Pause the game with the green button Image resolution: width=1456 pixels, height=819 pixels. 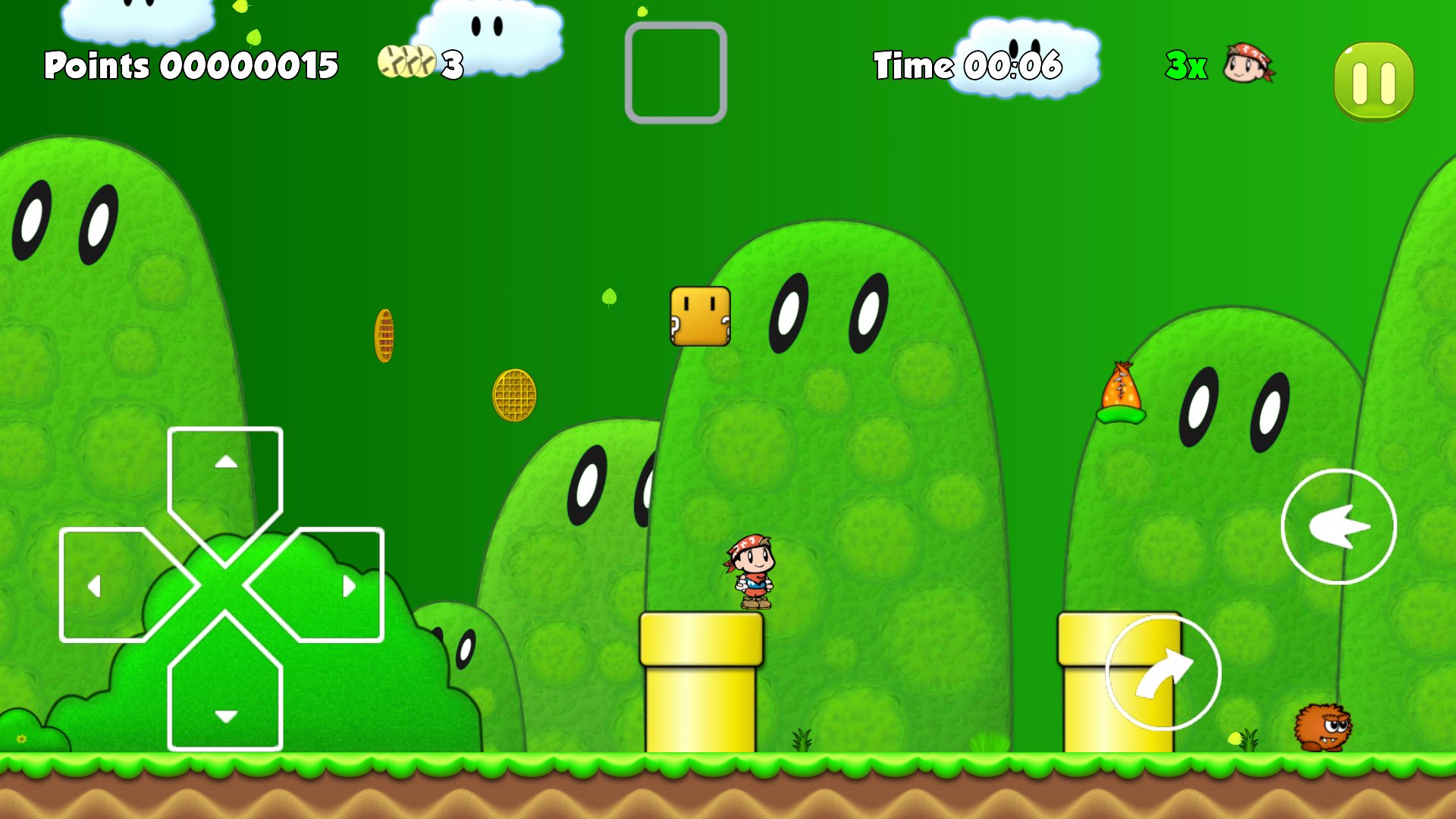[1373, 81]
